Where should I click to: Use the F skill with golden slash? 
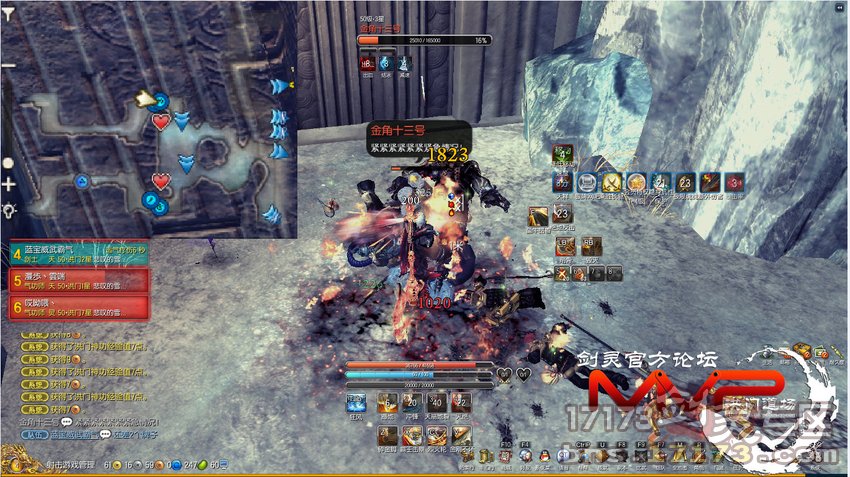[539, 214]
